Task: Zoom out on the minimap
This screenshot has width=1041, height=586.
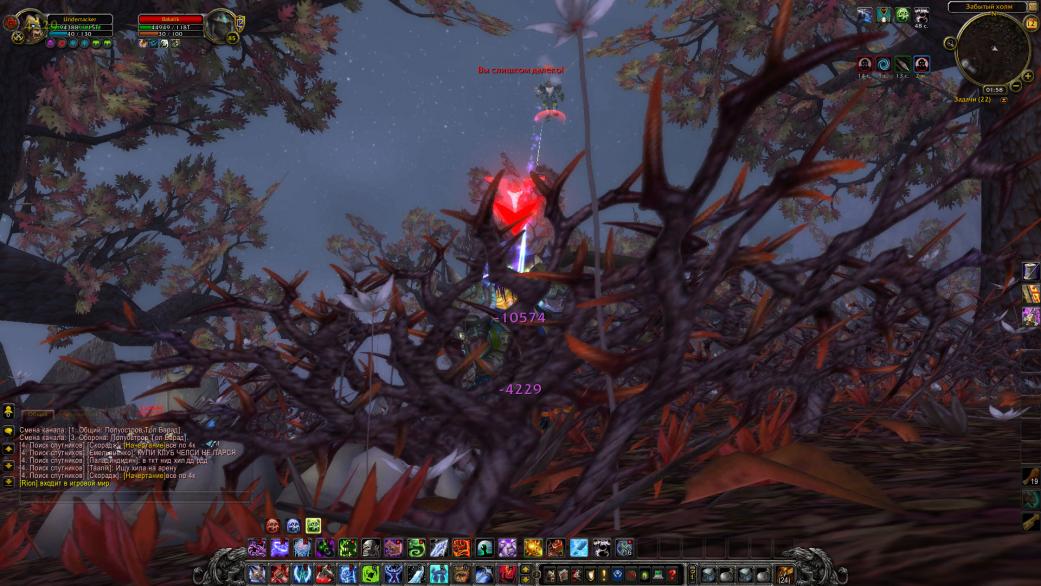Action: click(1015, 86)
